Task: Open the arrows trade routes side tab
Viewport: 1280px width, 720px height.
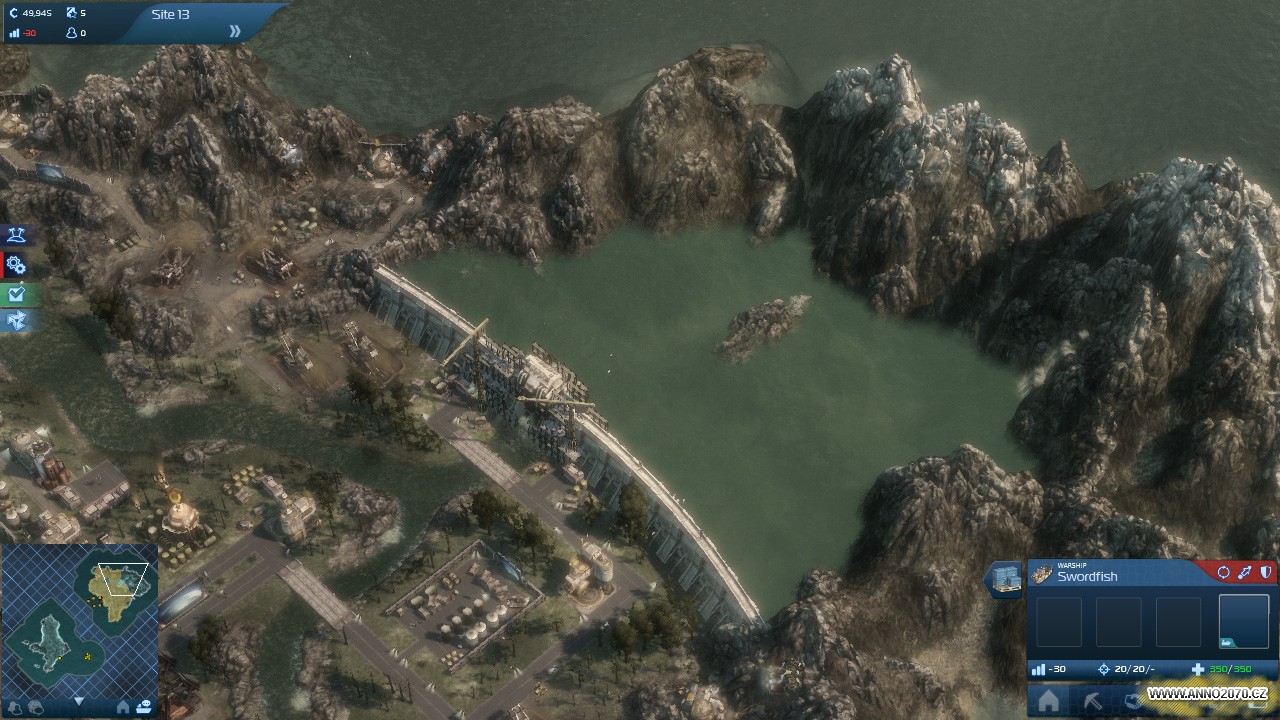Action: [16, 321]
